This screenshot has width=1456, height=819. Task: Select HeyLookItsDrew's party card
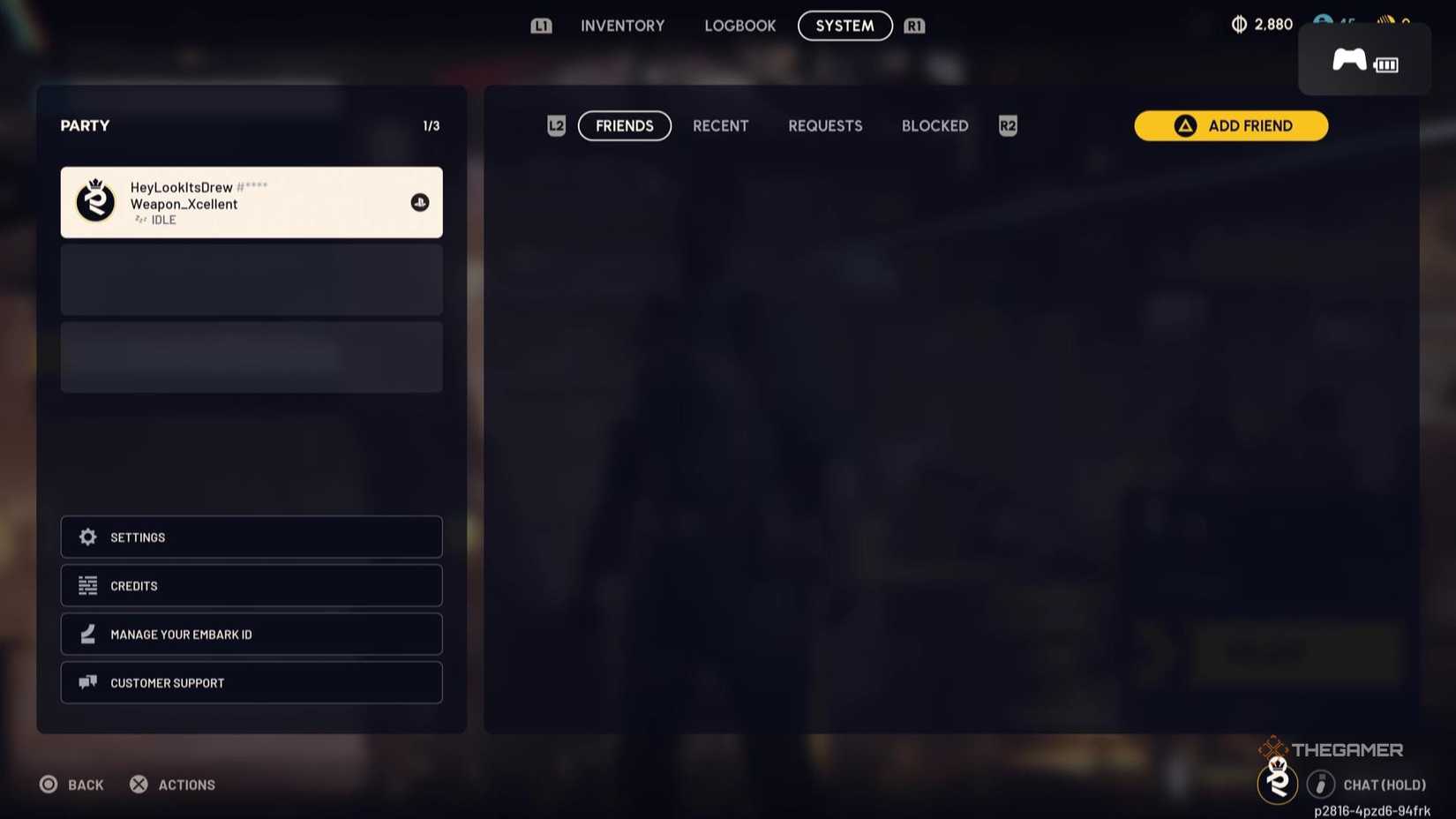click(x=251, y=202)
